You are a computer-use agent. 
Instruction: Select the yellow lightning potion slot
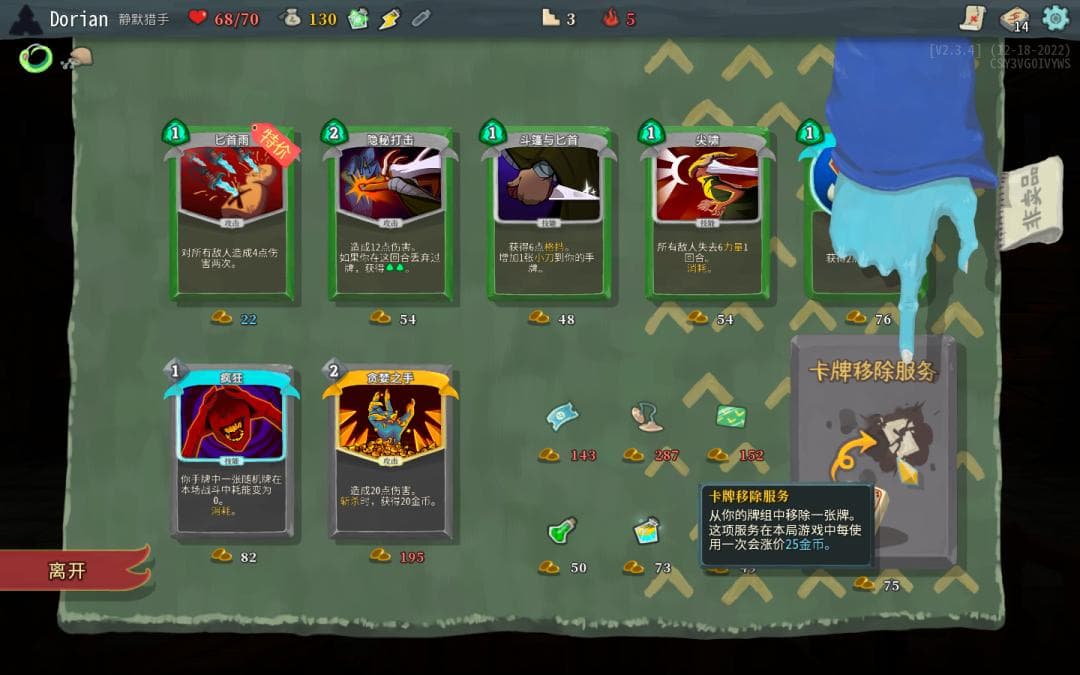(x=390, y=19)
